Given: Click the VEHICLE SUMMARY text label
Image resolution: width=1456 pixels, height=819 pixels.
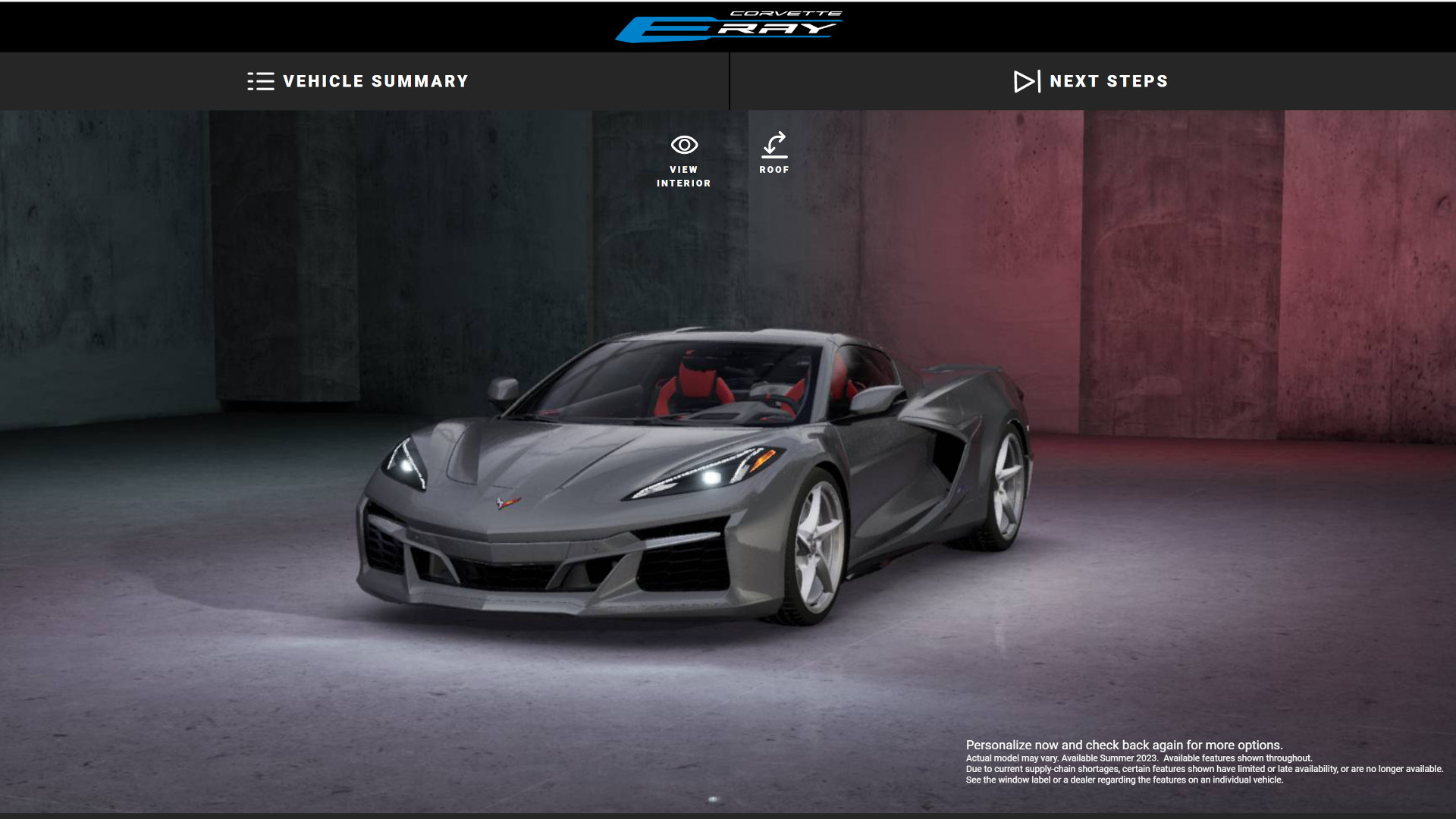Looking at the screenshot, I should (375, 81).
